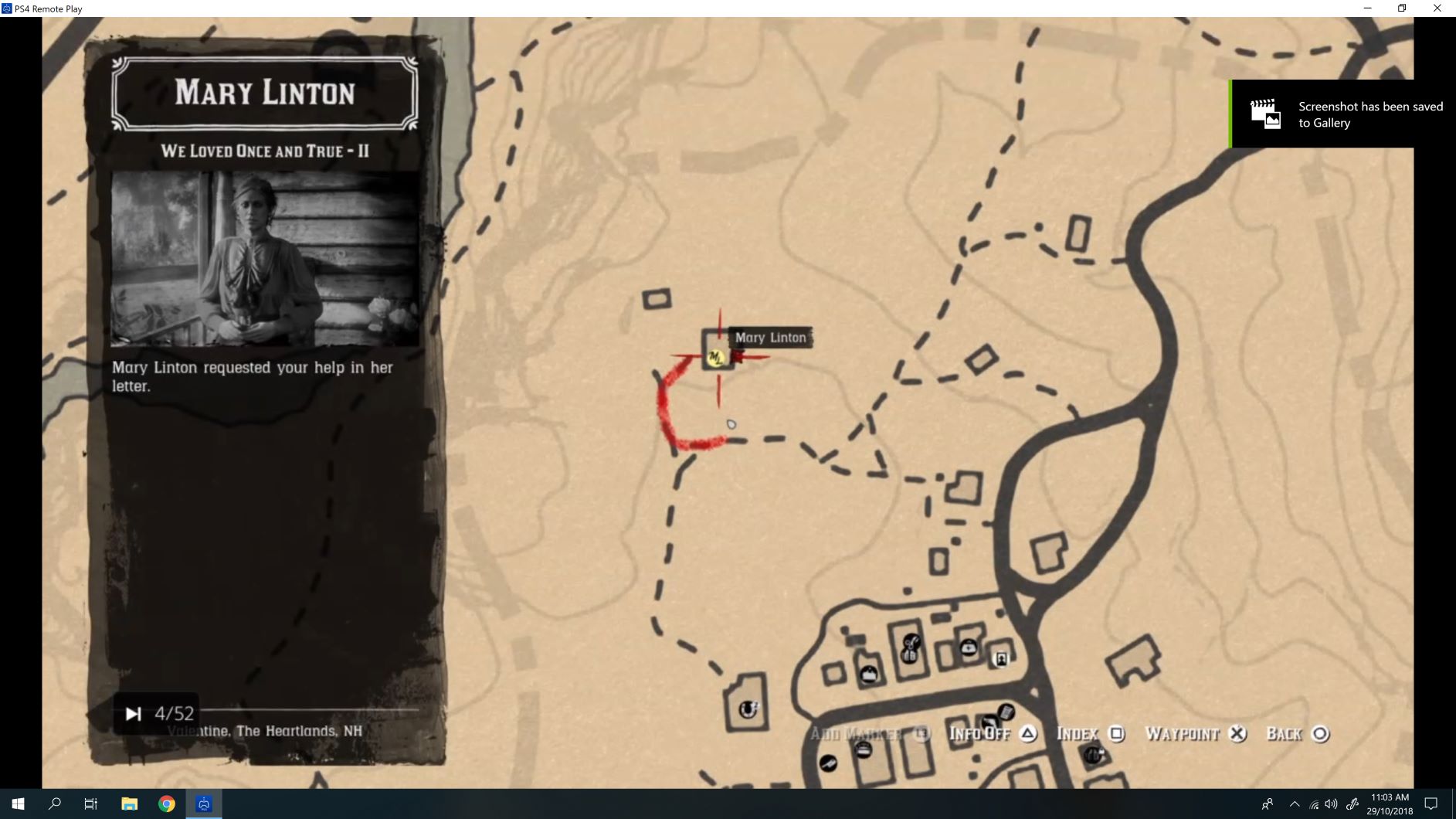The width and height of the screenshot is (1456, 819).
Task: Click the Mary Linton title banner
Action: 265,93
